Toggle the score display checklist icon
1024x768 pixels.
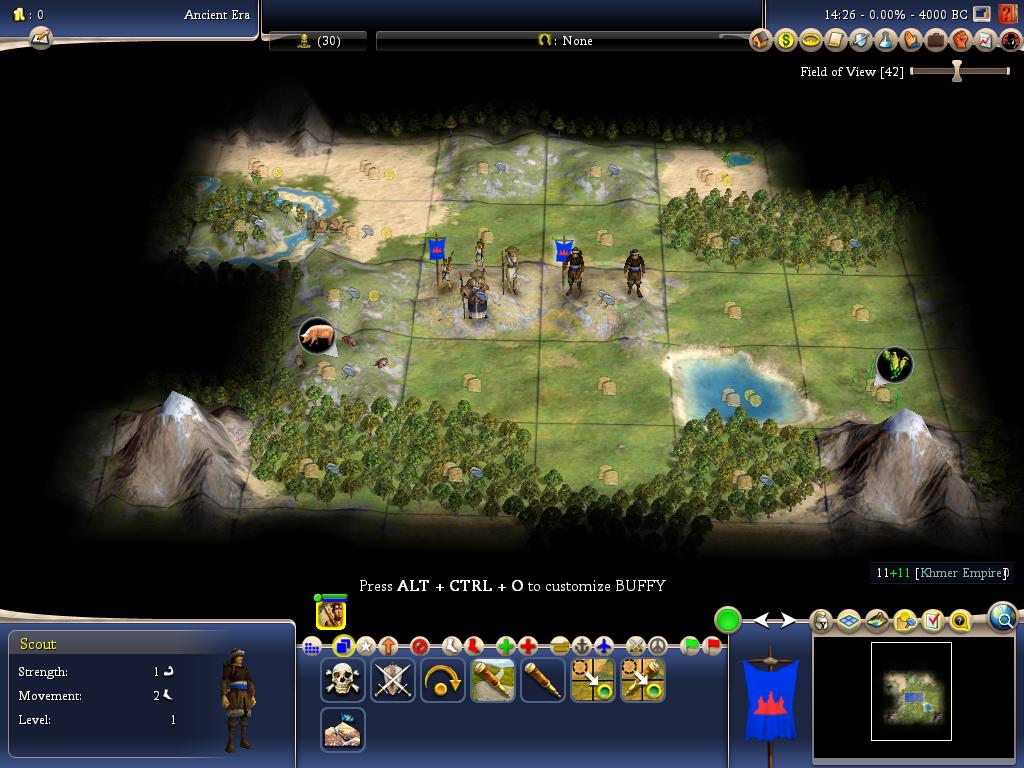[x=933, y=621]
